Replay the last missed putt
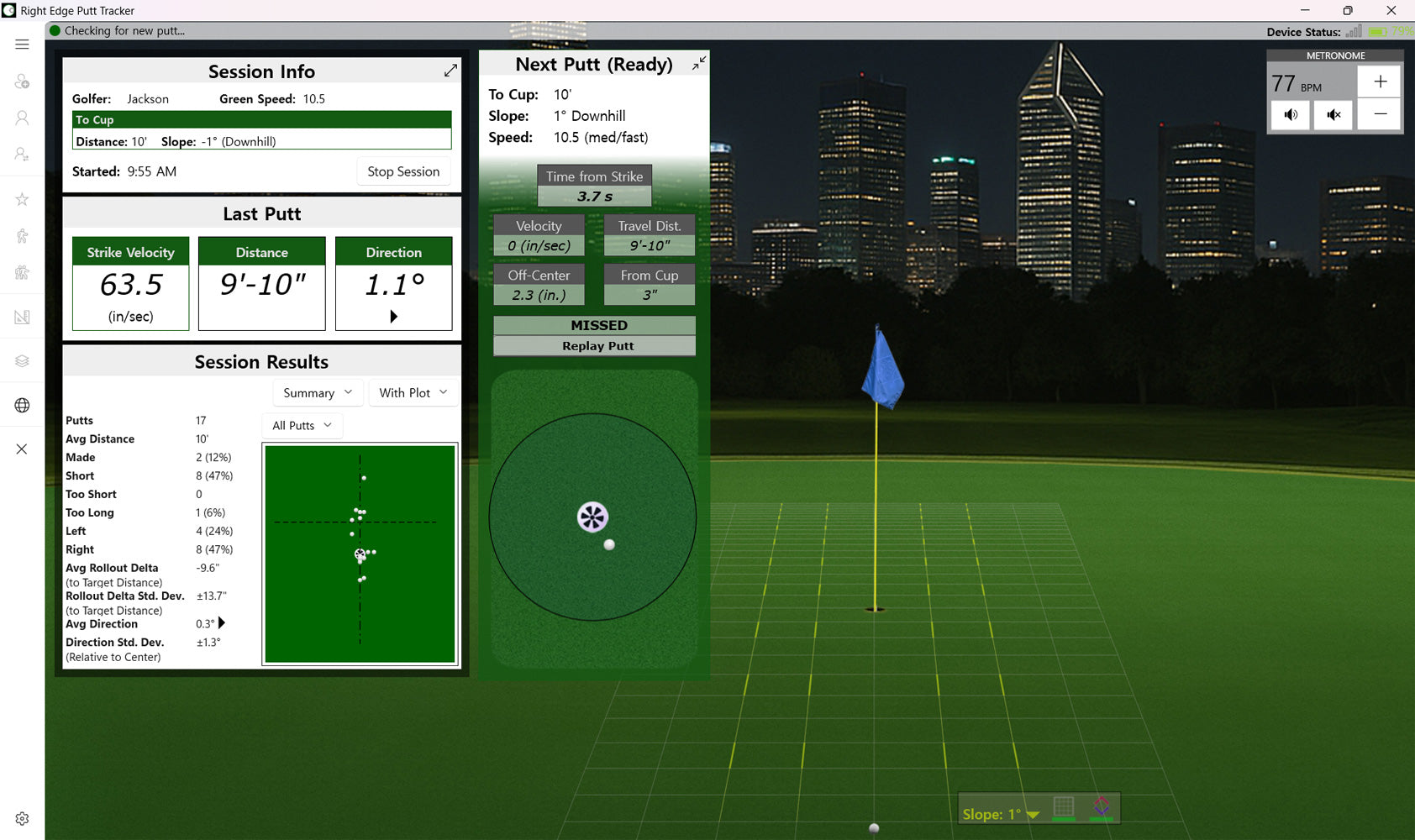Image resolution: width=1415 pixels, height=840 pixels. 597,346
